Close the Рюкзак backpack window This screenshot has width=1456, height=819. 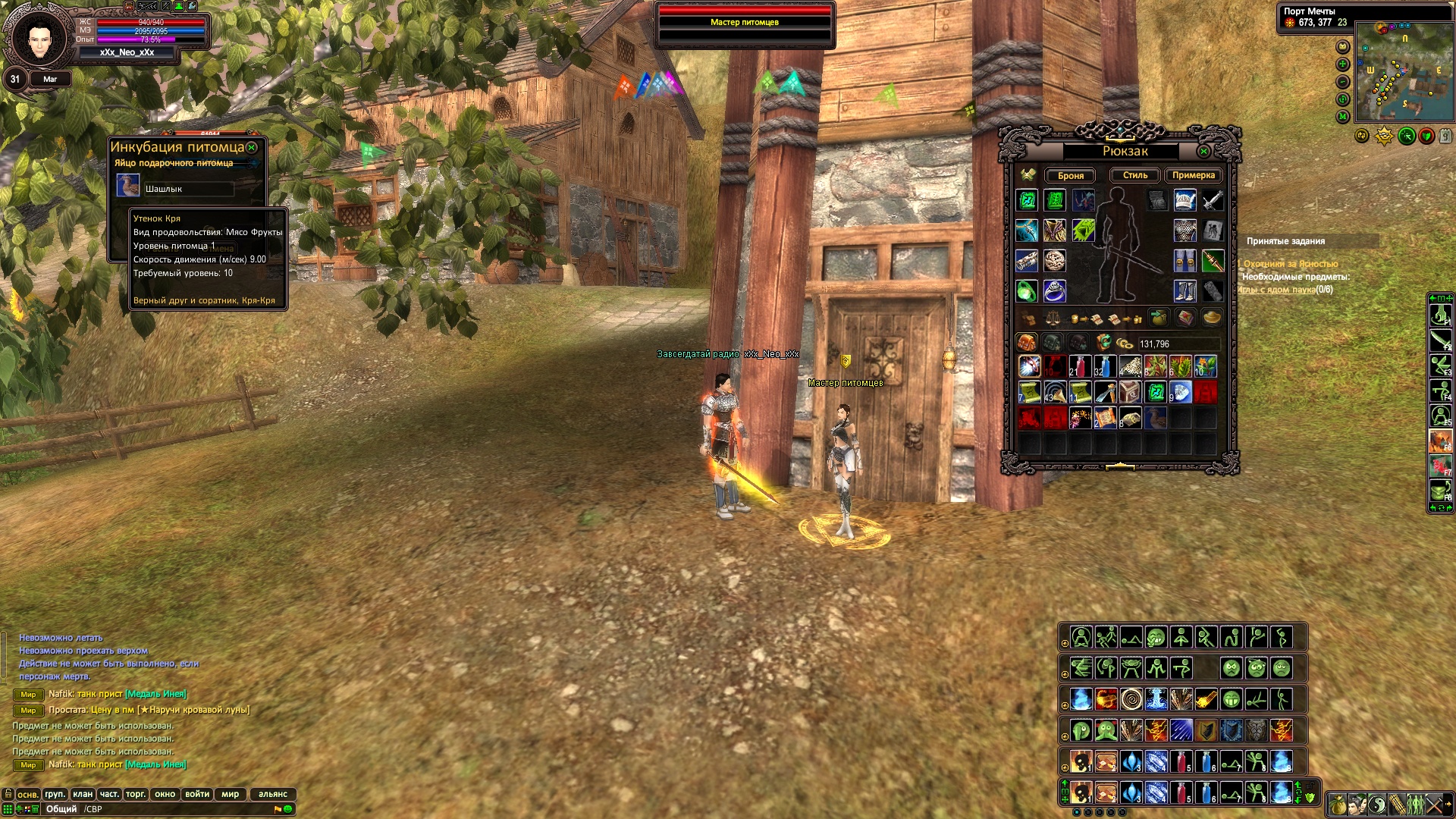pos(1203,152)
